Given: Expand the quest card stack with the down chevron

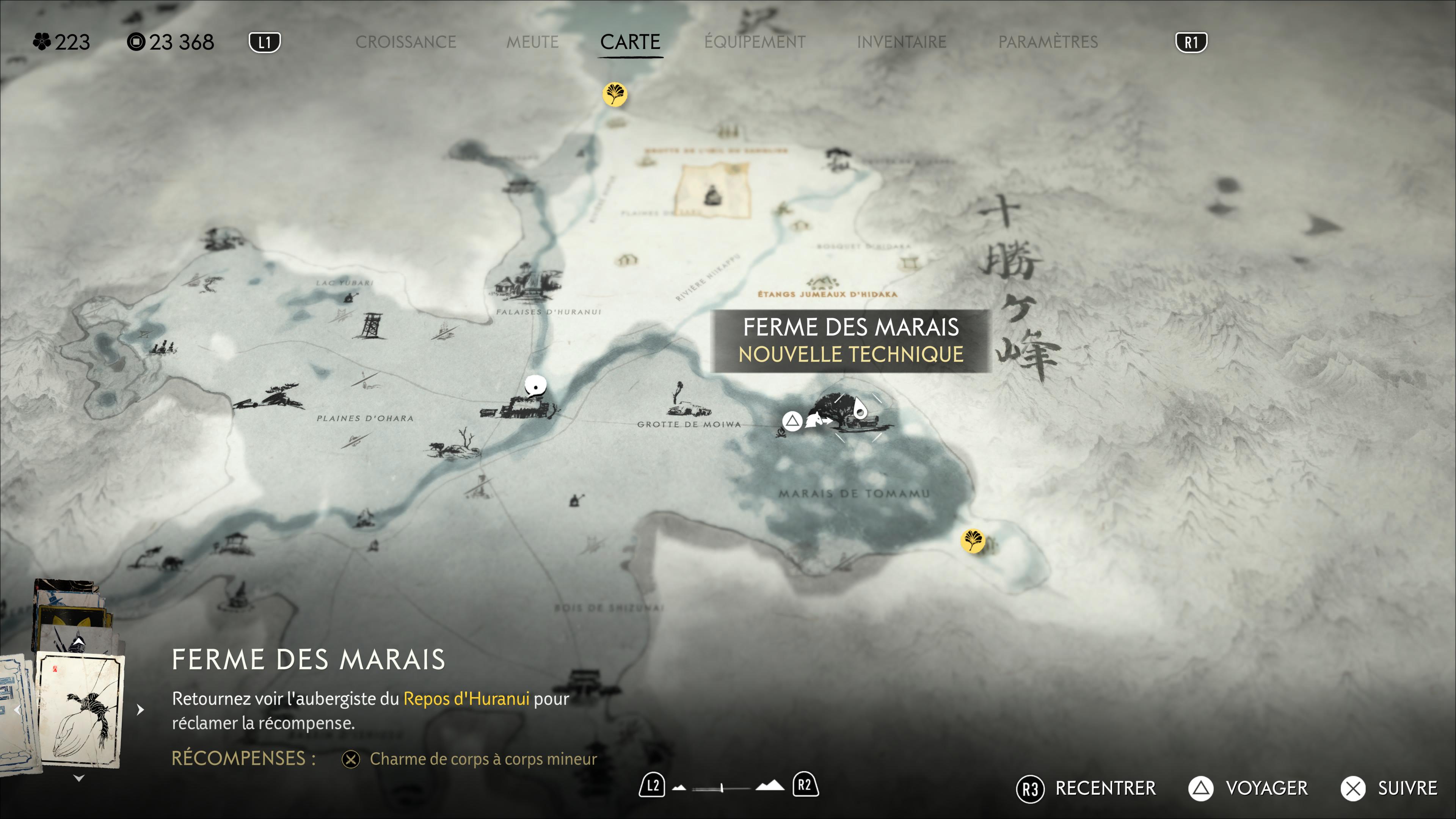Looking at the screenshot, I should 79,778.
